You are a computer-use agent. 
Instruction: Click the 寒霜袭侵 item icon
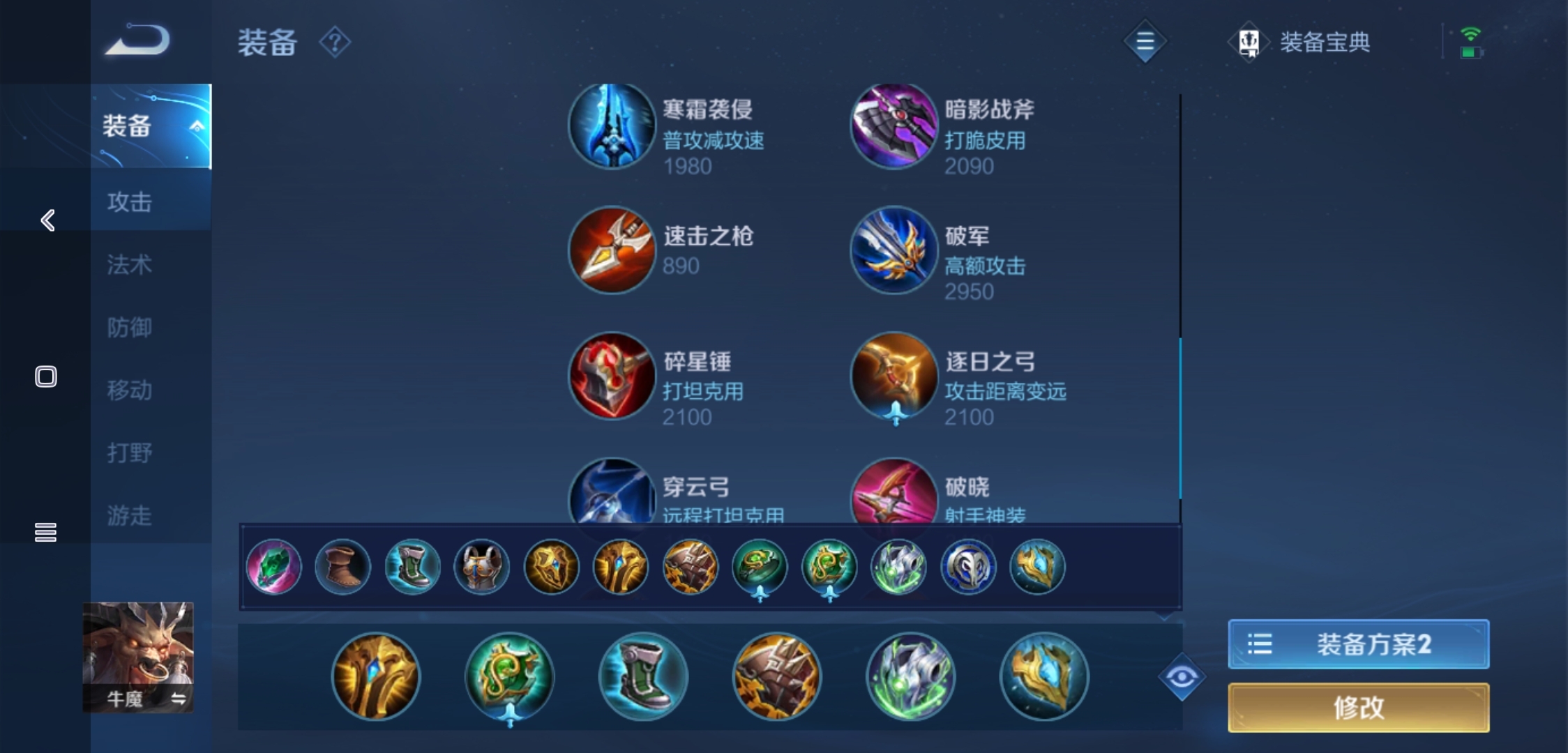(x=612, y=125)
